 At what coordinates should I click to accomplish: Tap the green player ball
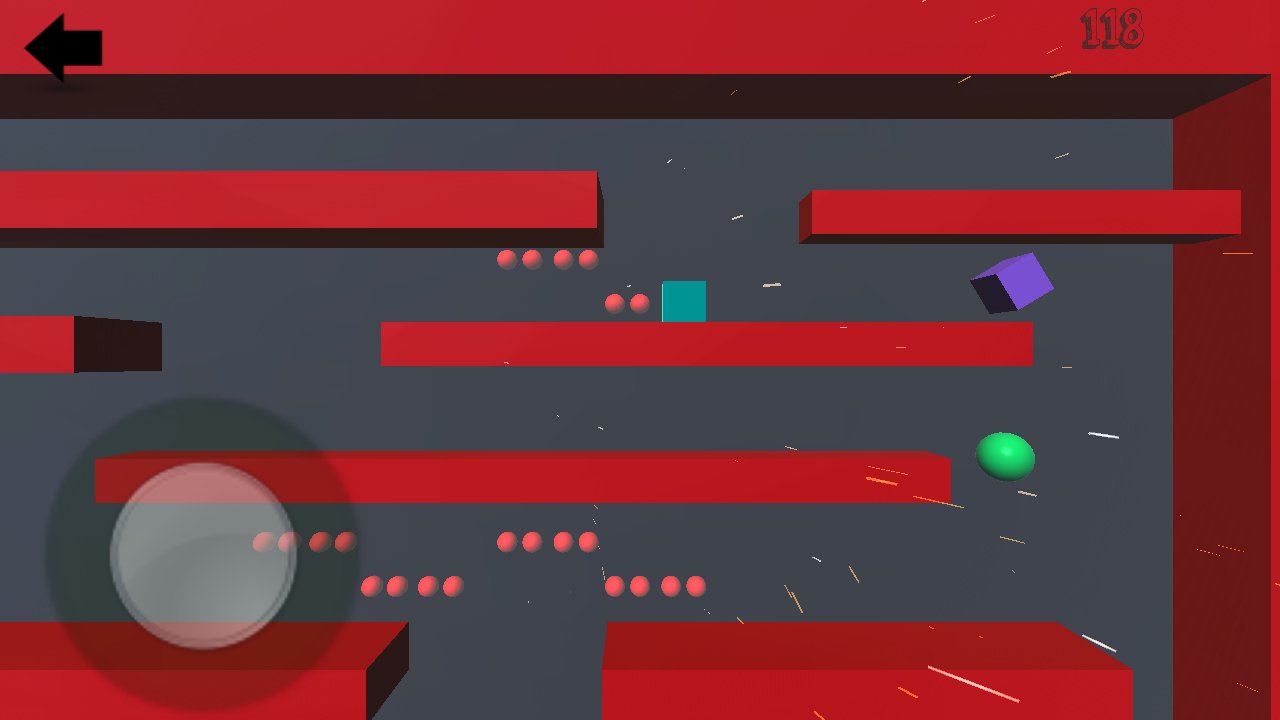point(1003,457)
